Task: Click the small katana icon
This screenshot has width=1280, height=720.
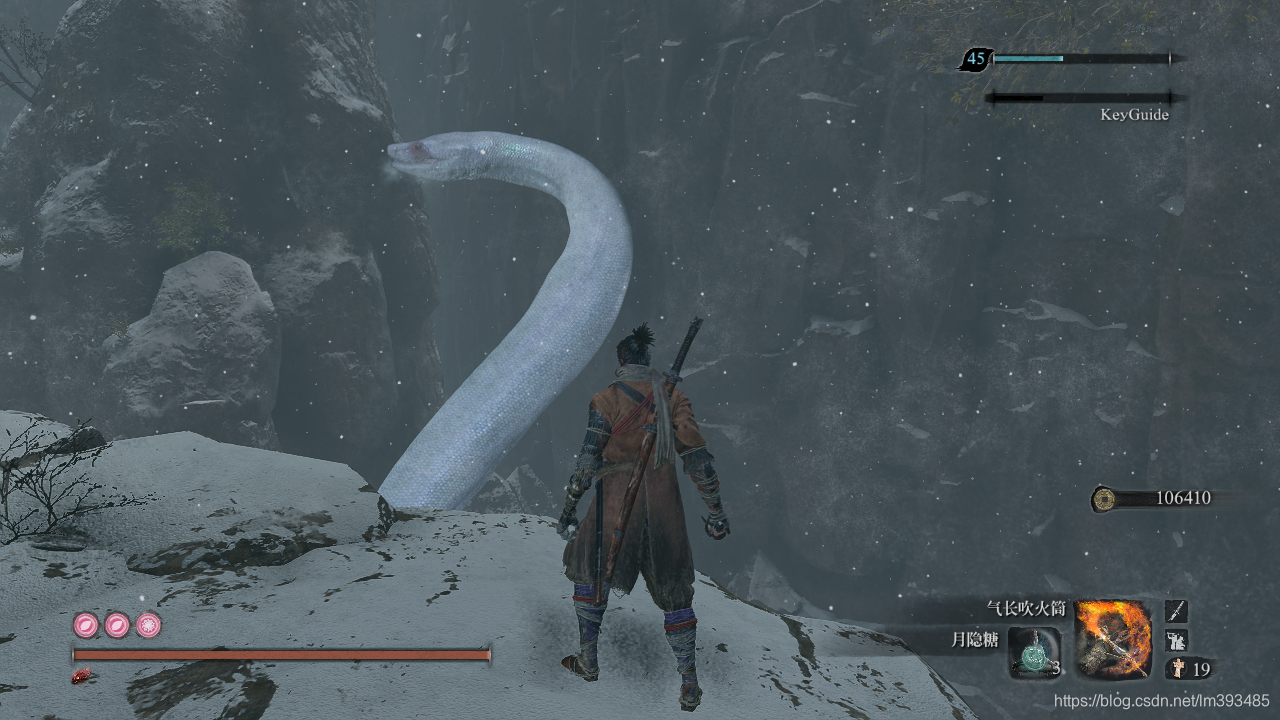Action: coord(1176,610)
